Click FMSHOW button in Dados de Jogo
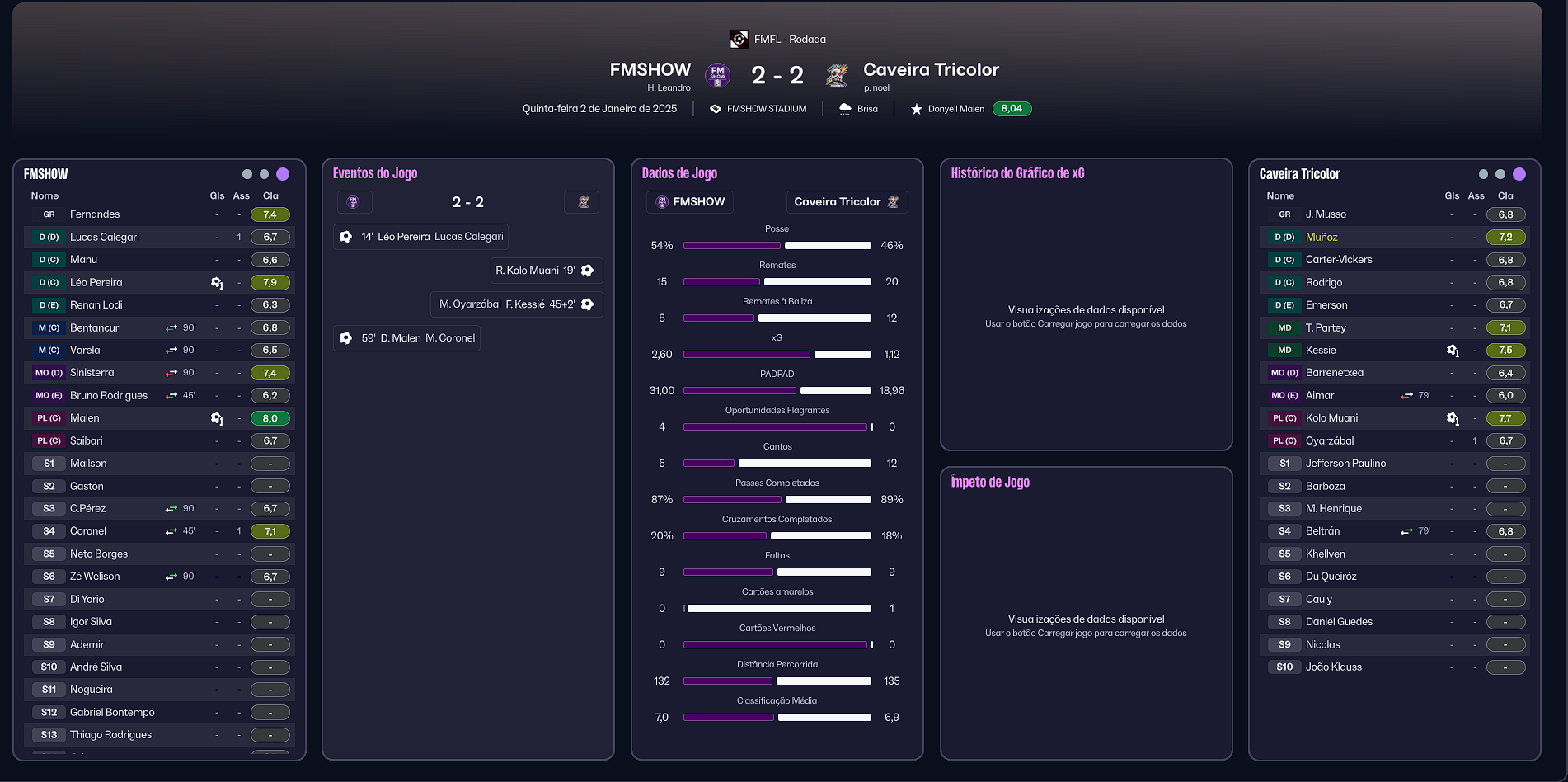This screenshot has height=782, width=1568. (x=690, y=202)
